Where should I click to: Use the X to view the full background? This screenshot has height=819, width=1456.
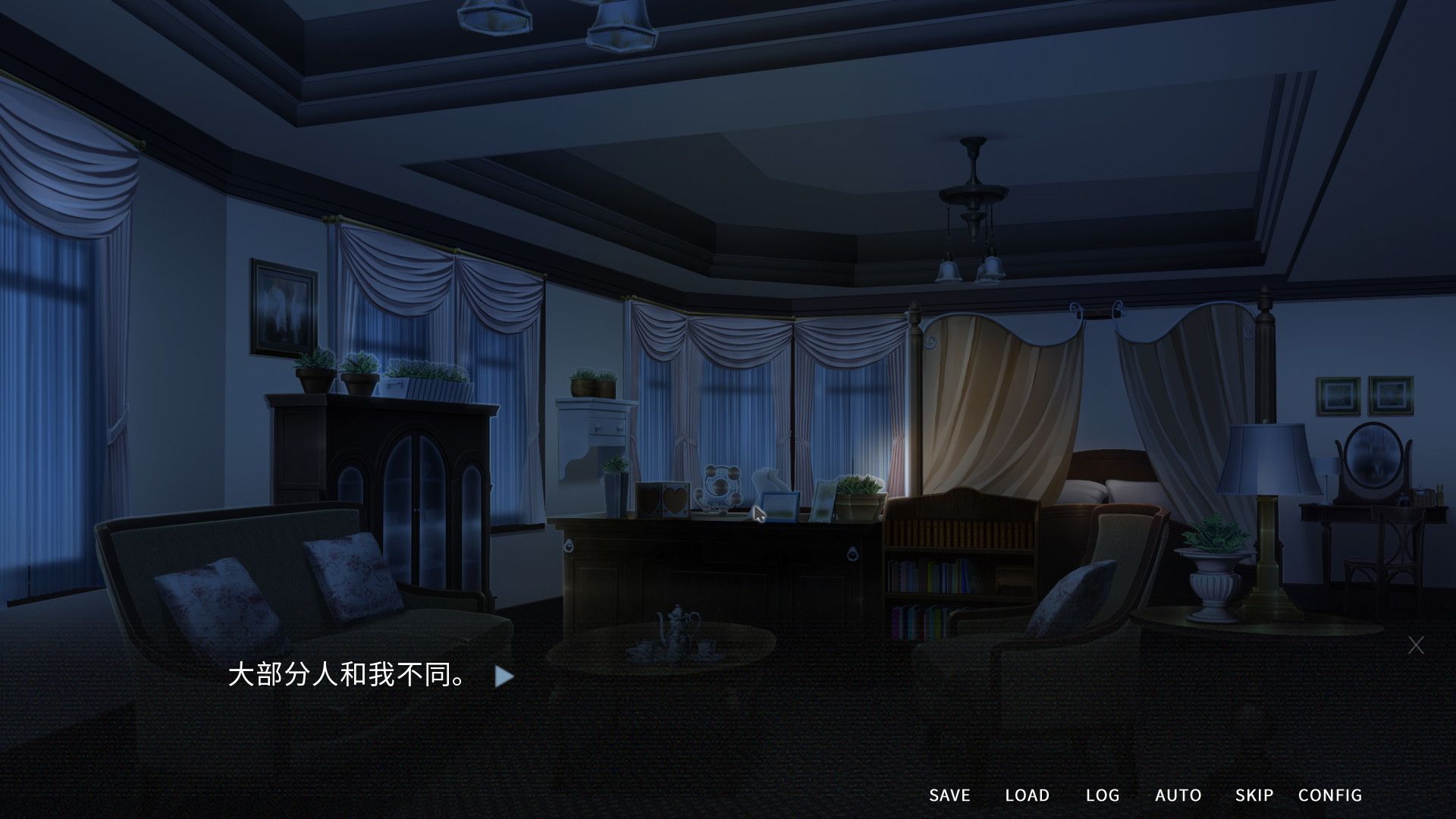point(1417,644)
